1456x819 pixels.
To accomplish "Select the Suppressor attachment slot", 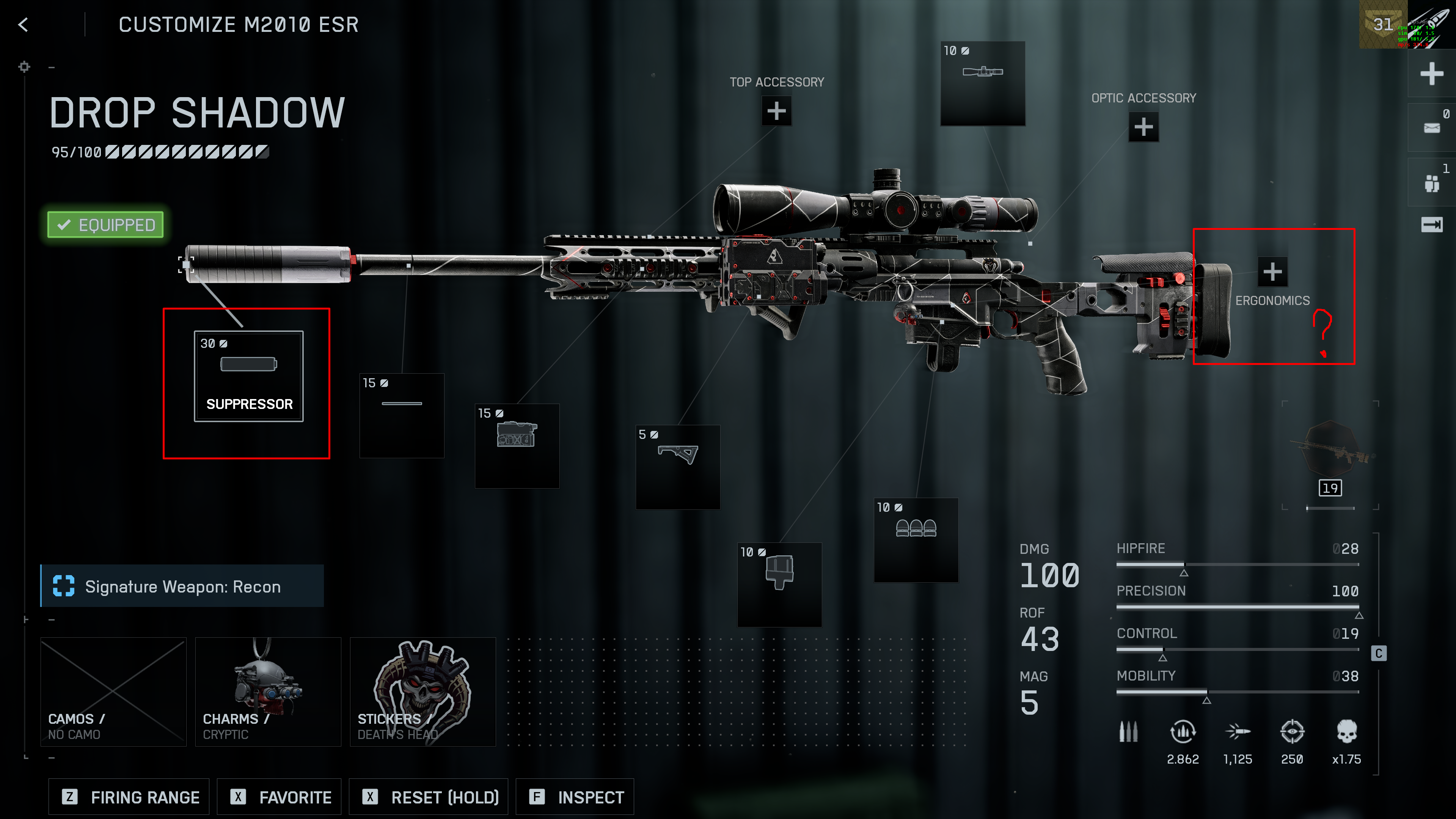I will click(249, 376).
